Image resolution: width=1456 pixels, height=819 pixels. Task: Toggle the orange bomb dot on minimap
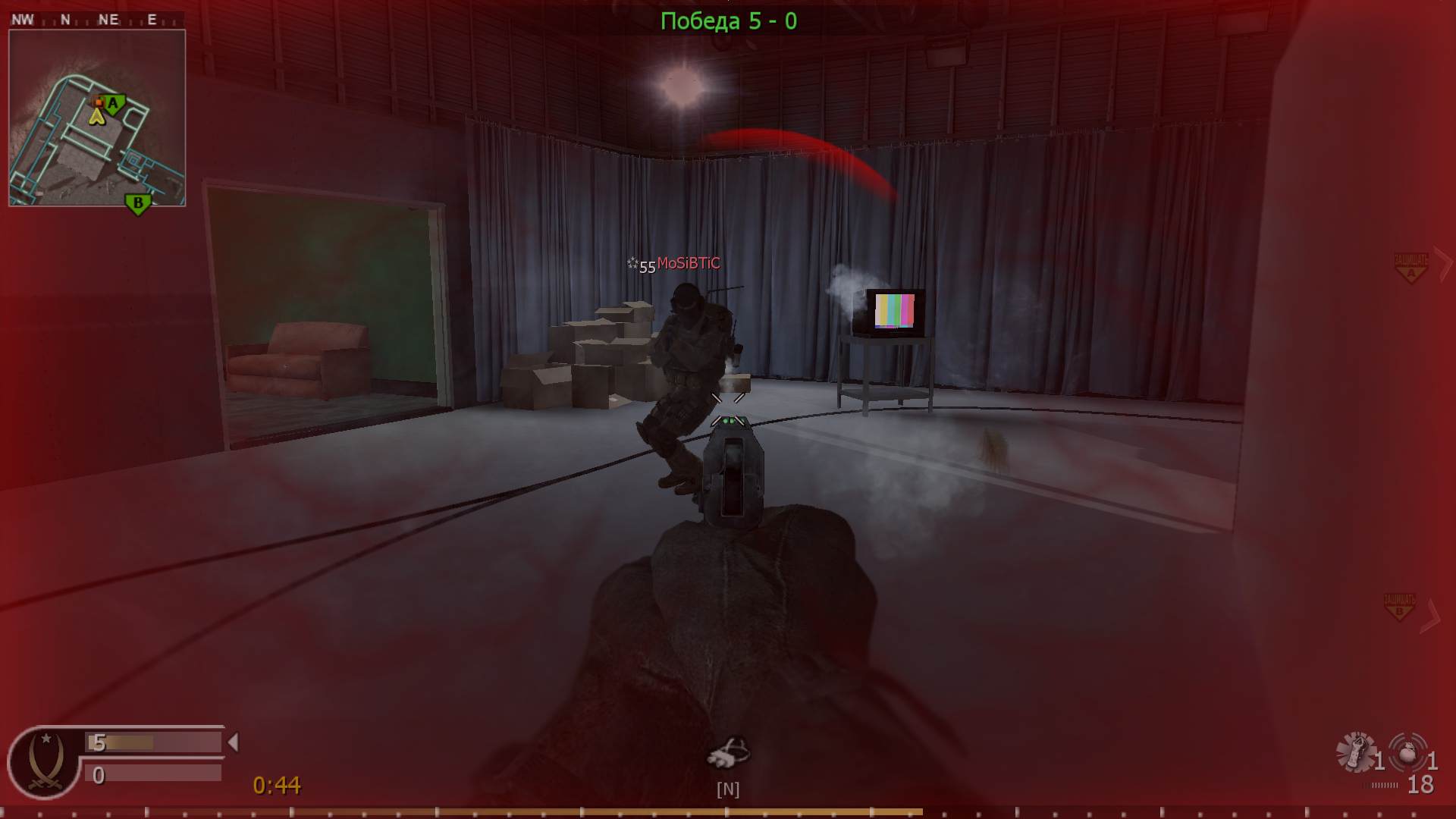click(100, 101)
